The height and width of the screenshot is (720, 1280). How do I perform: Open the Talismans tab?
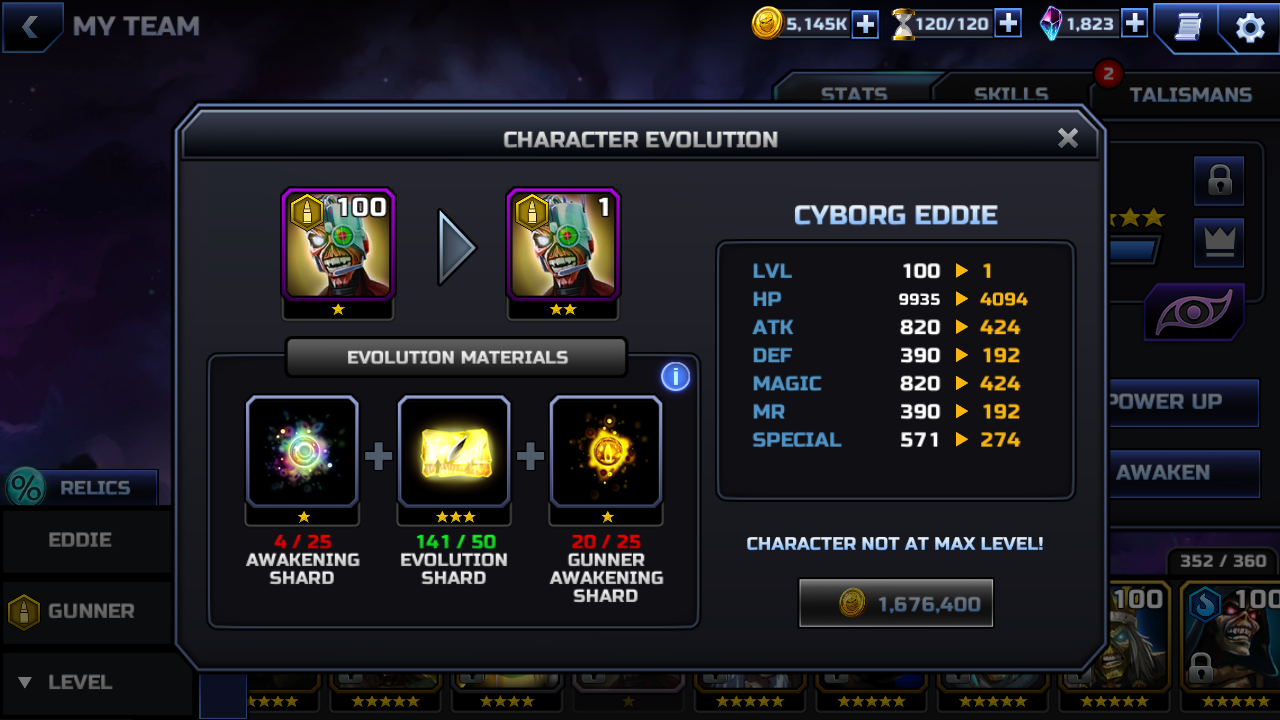[1190, 94]
